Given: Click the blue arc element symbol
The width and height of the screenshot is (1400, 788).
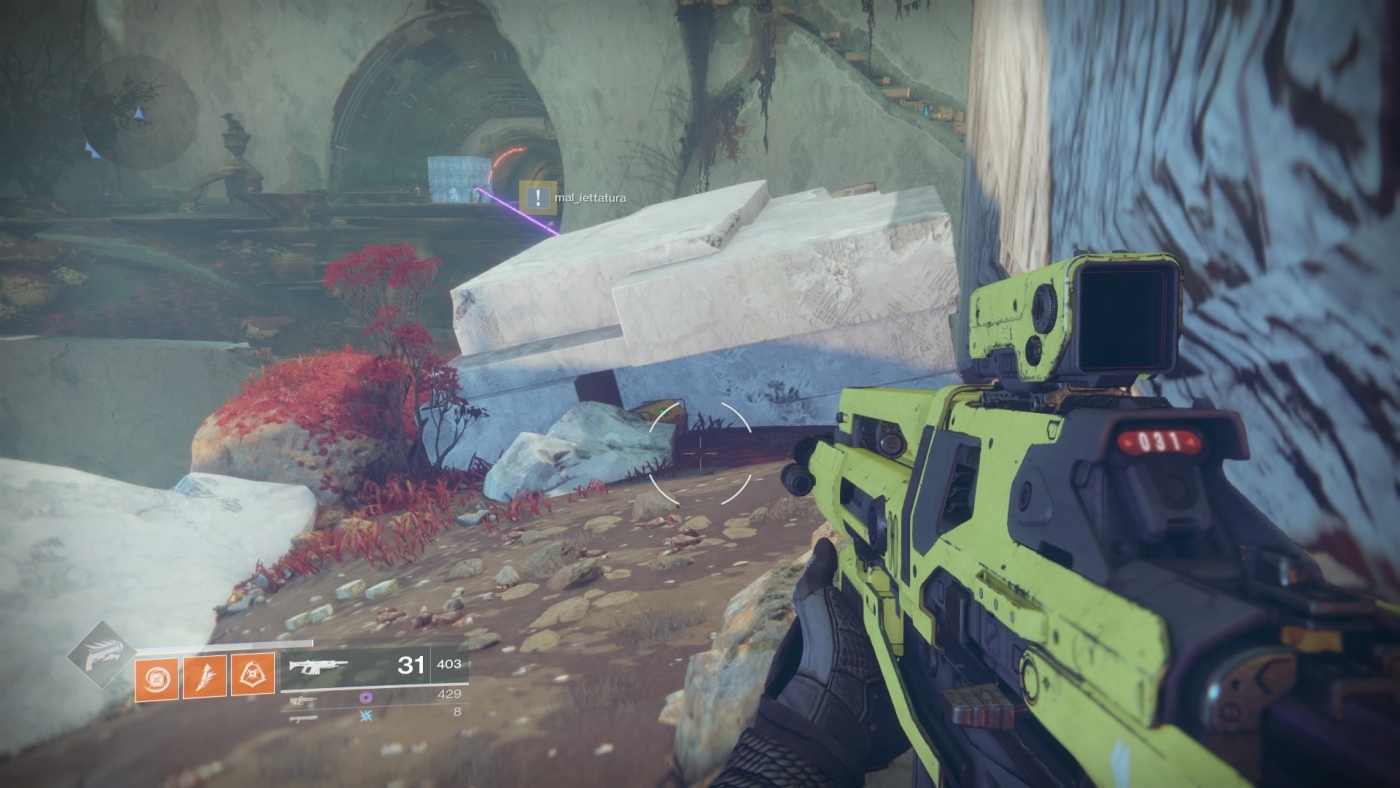Looking at the screenshot, I should 366,716.
